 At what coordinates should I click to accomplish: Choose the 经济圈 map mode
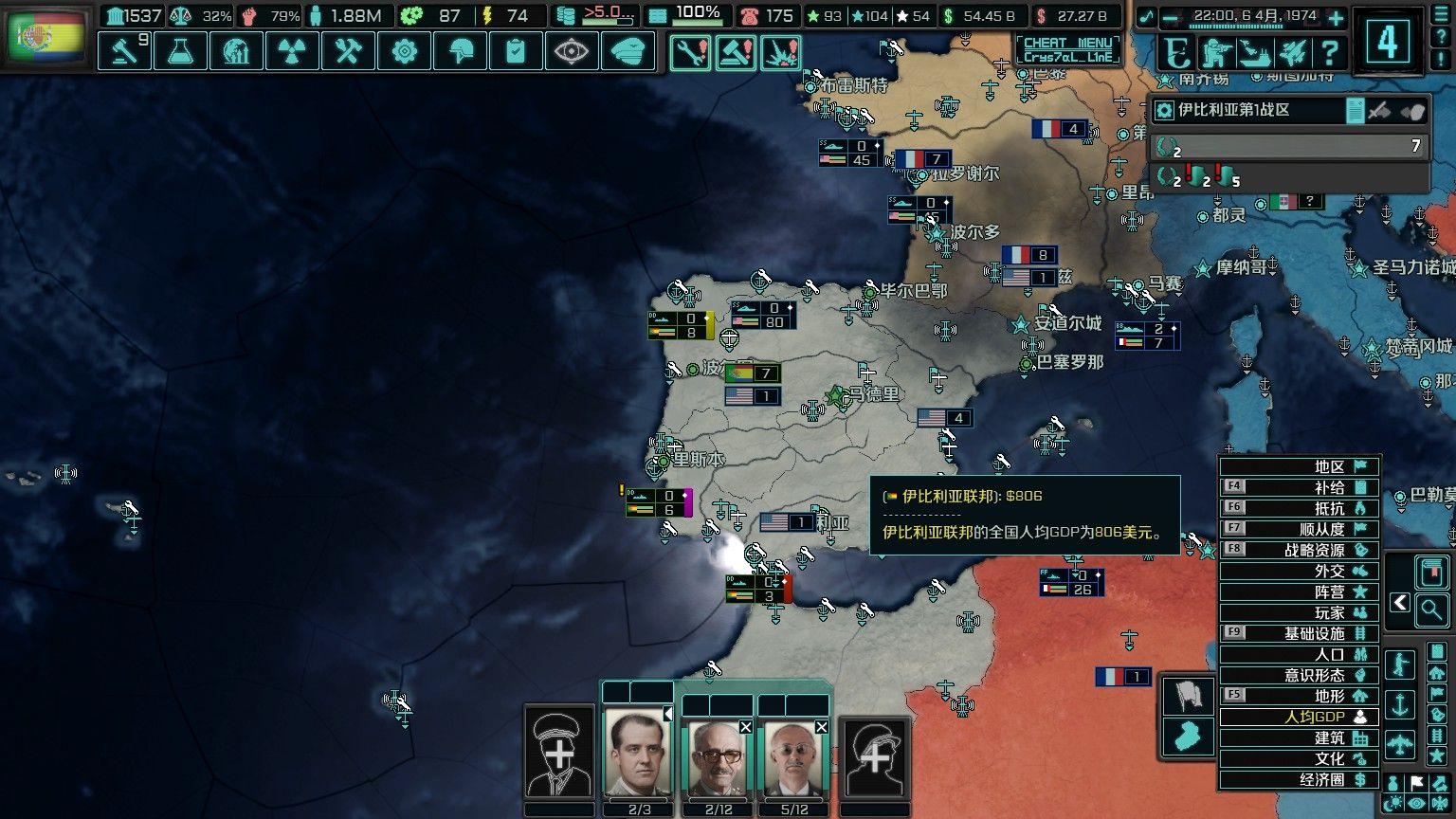(x=1299, y=779)
